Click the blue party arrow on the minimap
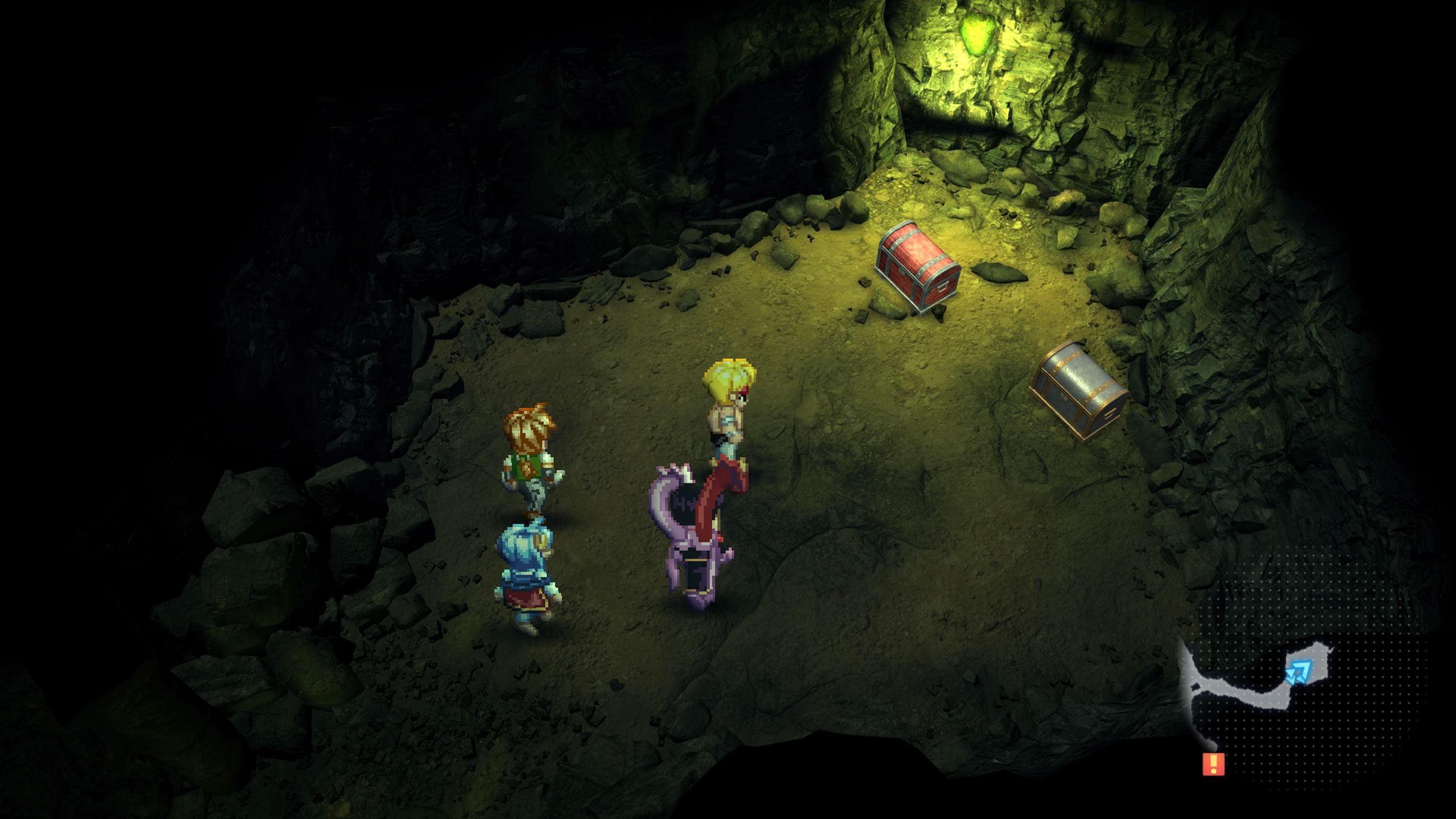Viewport: 1456px width, 819px height. pos(1297,672)
